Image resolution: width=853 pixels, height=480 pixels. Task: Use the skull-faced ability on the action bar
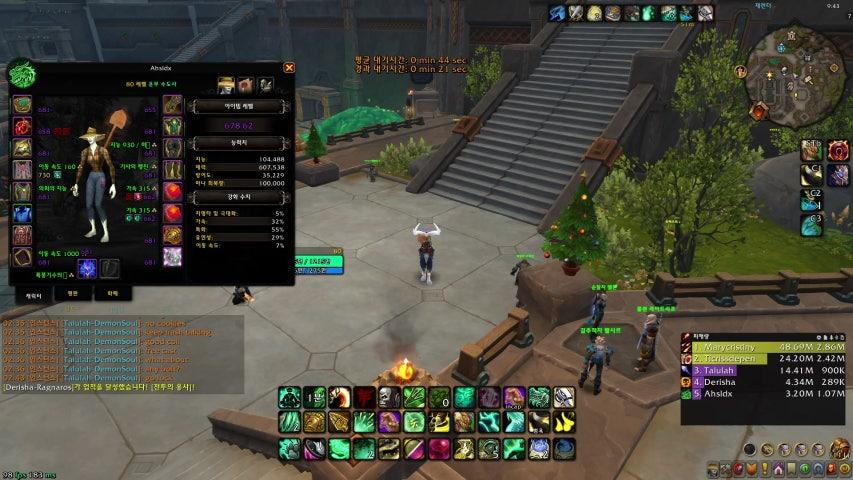389,397
